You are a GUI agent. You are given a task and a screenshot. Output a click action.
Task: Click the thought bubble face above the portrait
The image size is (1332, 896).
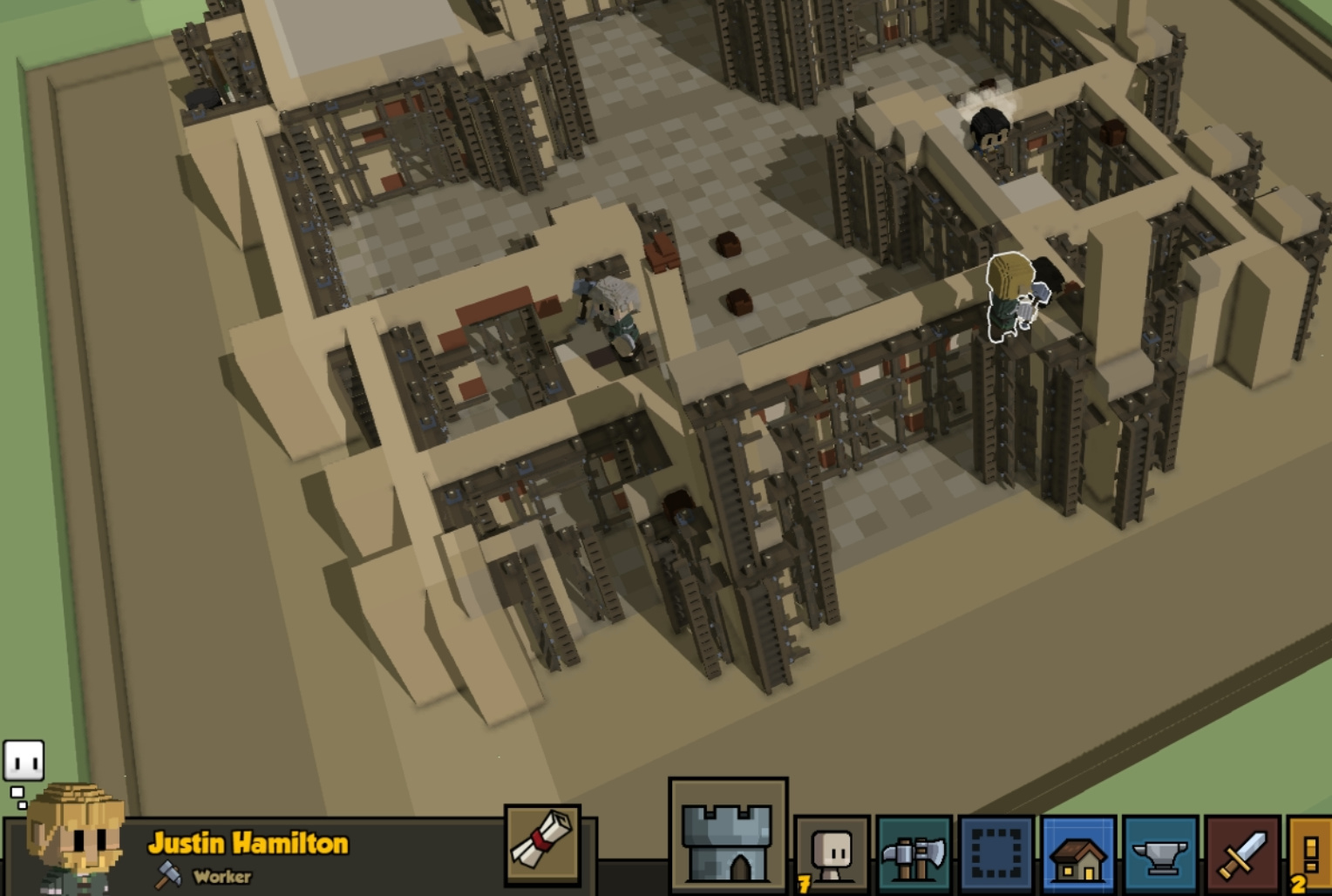pos(24,762)
